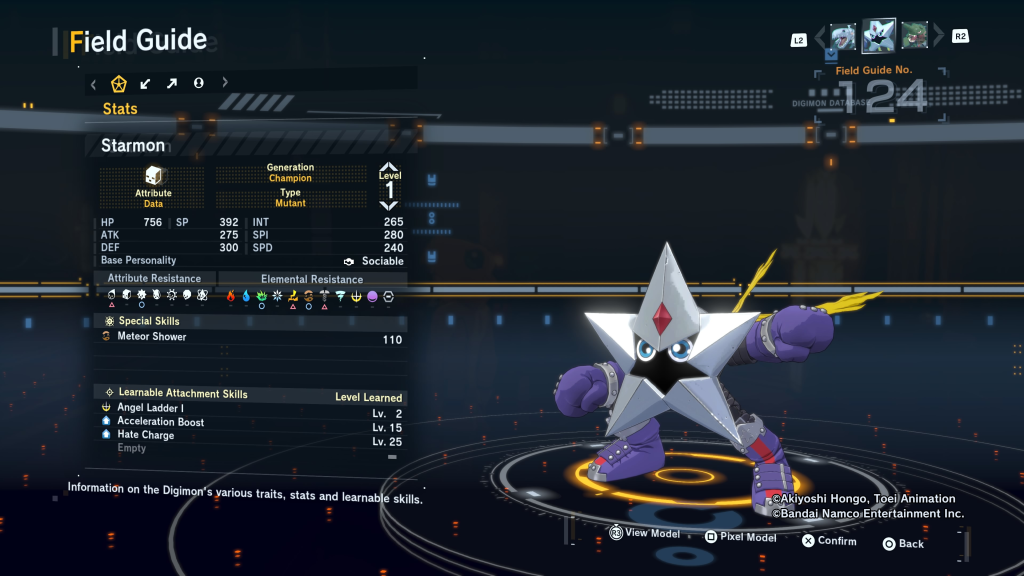Screen dimensions: 1024x576
Task: Click the left chevron beside the tab icons
Action: (x=94, y=83)
